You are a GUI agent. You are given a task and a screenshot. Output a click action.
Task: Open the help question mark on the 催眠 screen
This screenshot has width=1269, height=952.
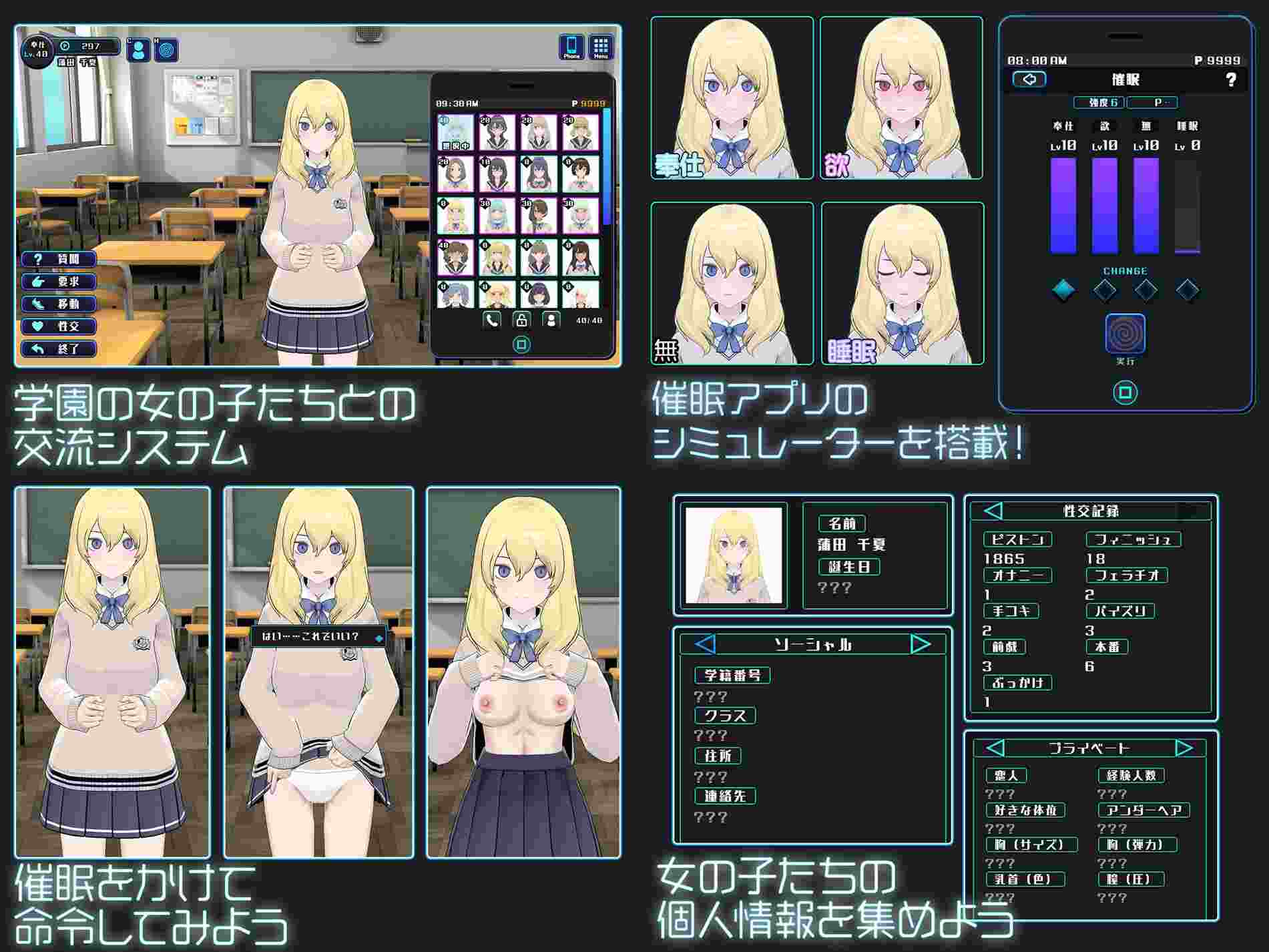pos(1232,79)
